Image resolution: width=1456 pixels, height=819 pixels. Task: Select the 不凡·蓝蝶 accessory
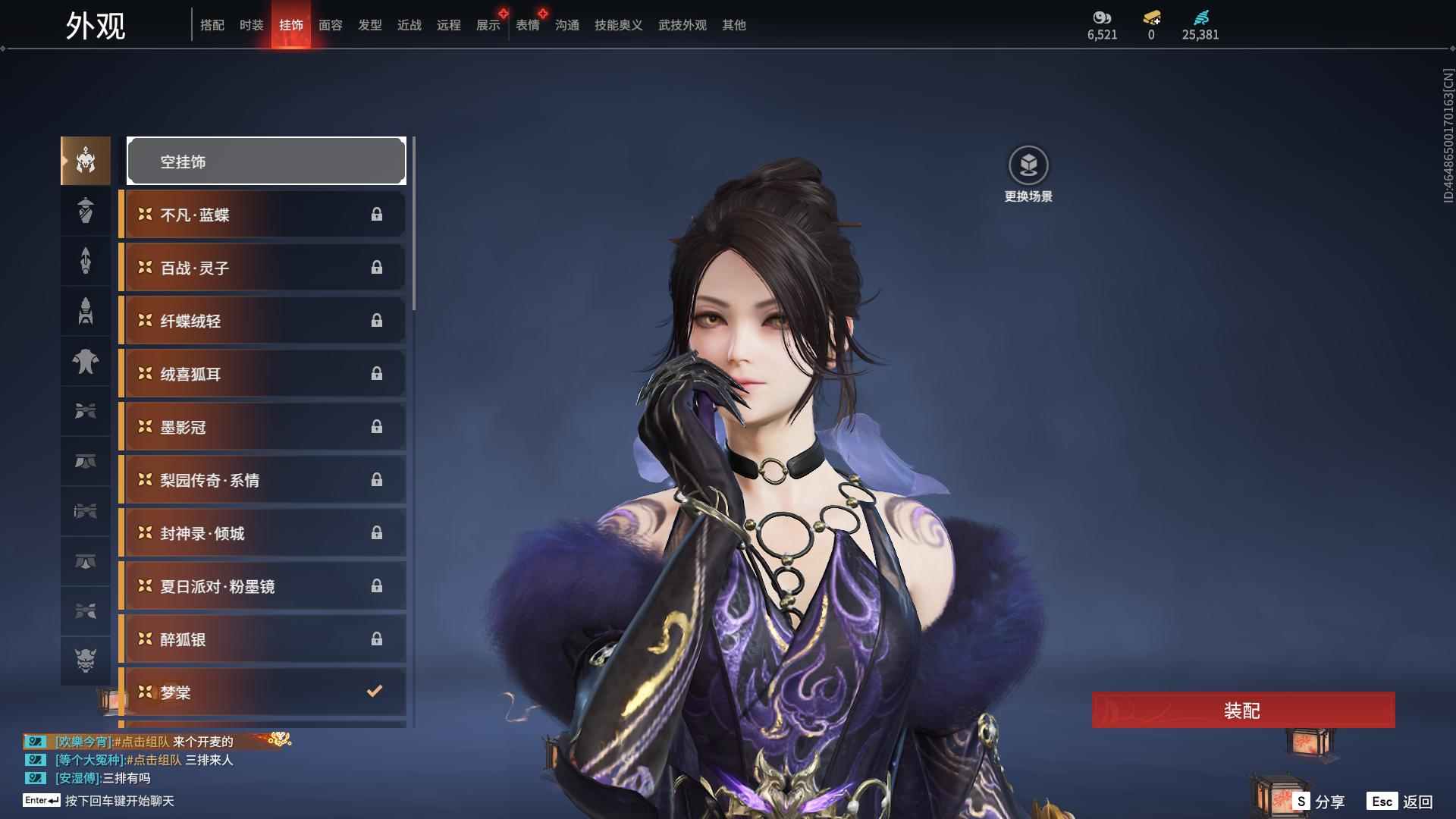point(262,215)
